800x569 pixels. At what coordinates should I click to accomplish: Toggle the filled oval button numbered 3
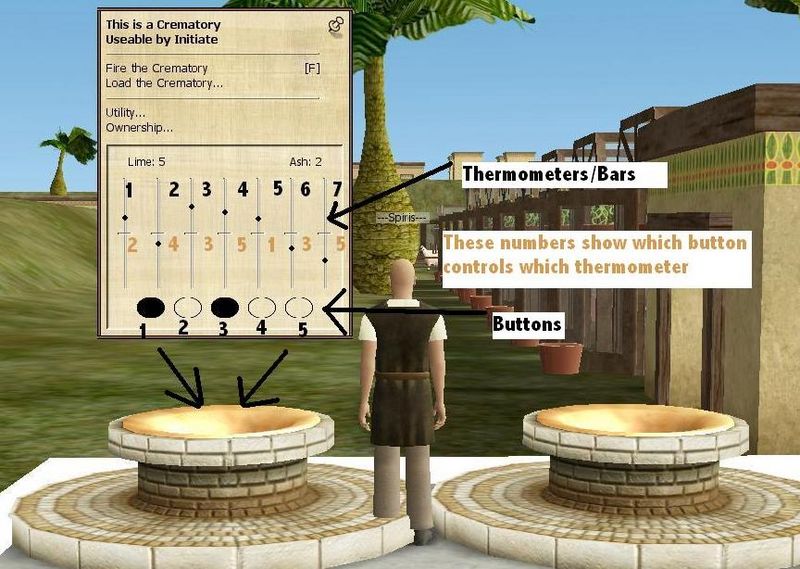(x=225, y=305)
